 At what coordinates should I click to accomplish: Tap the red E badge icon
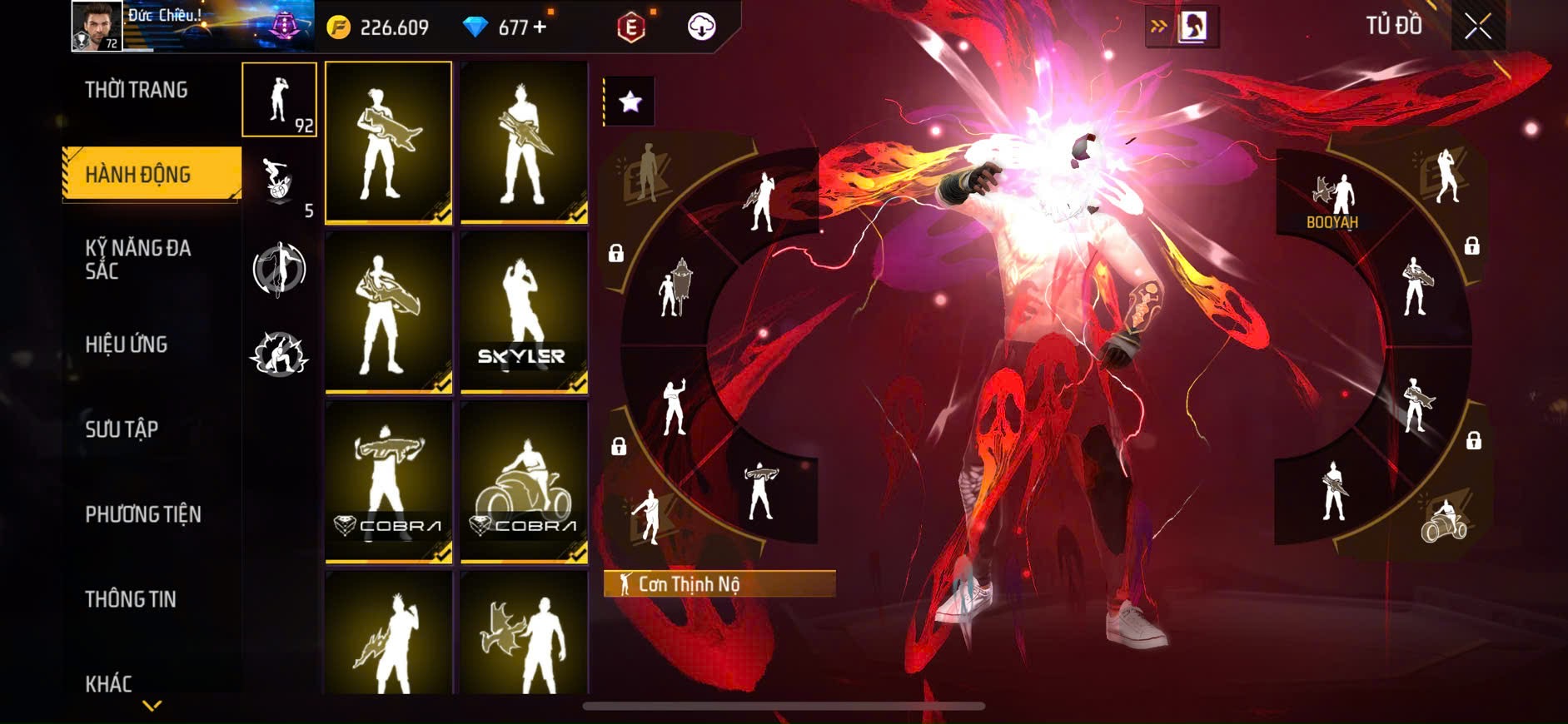point(631,27)
